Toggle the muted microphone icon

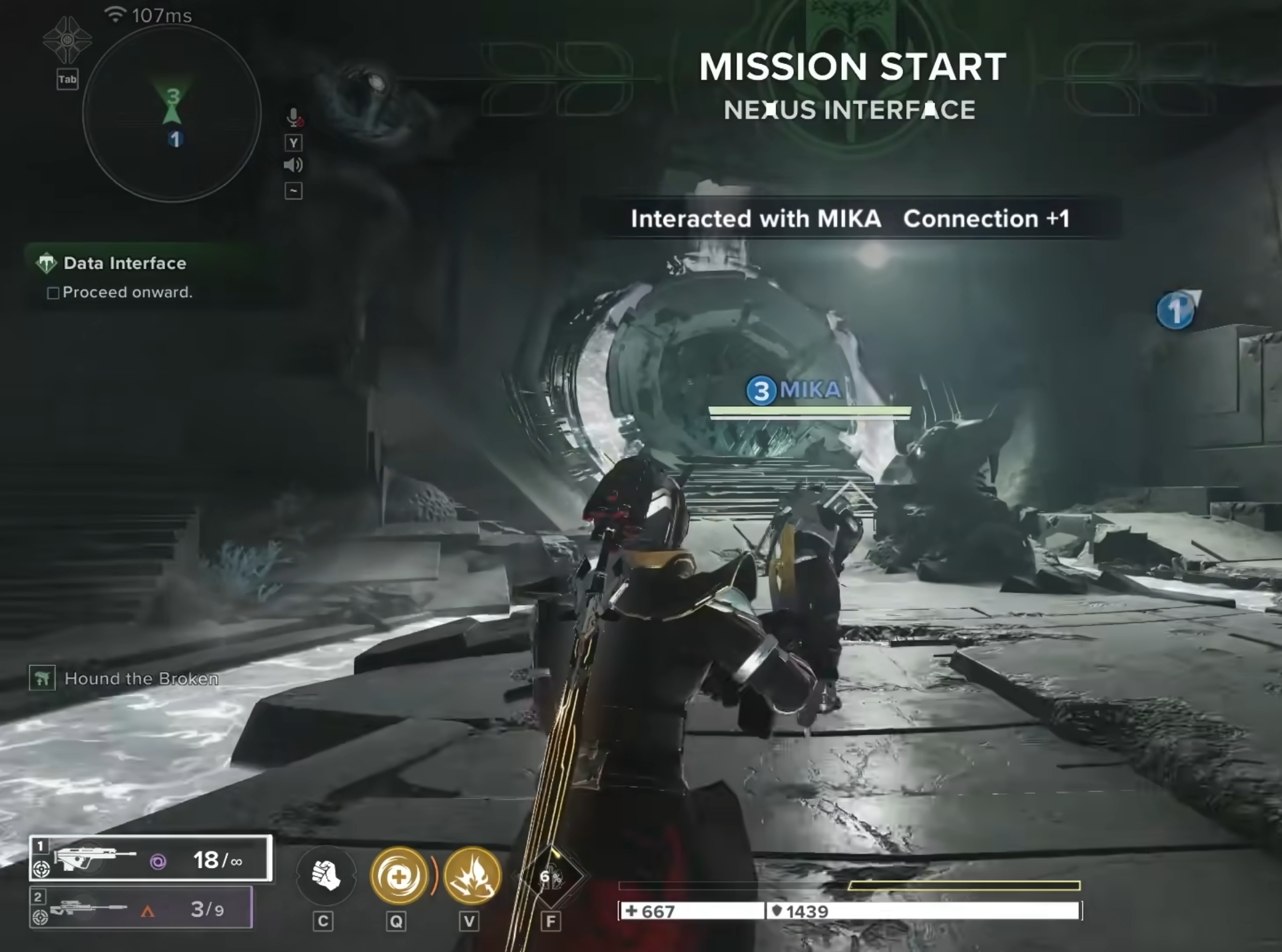tap(294, 118)
